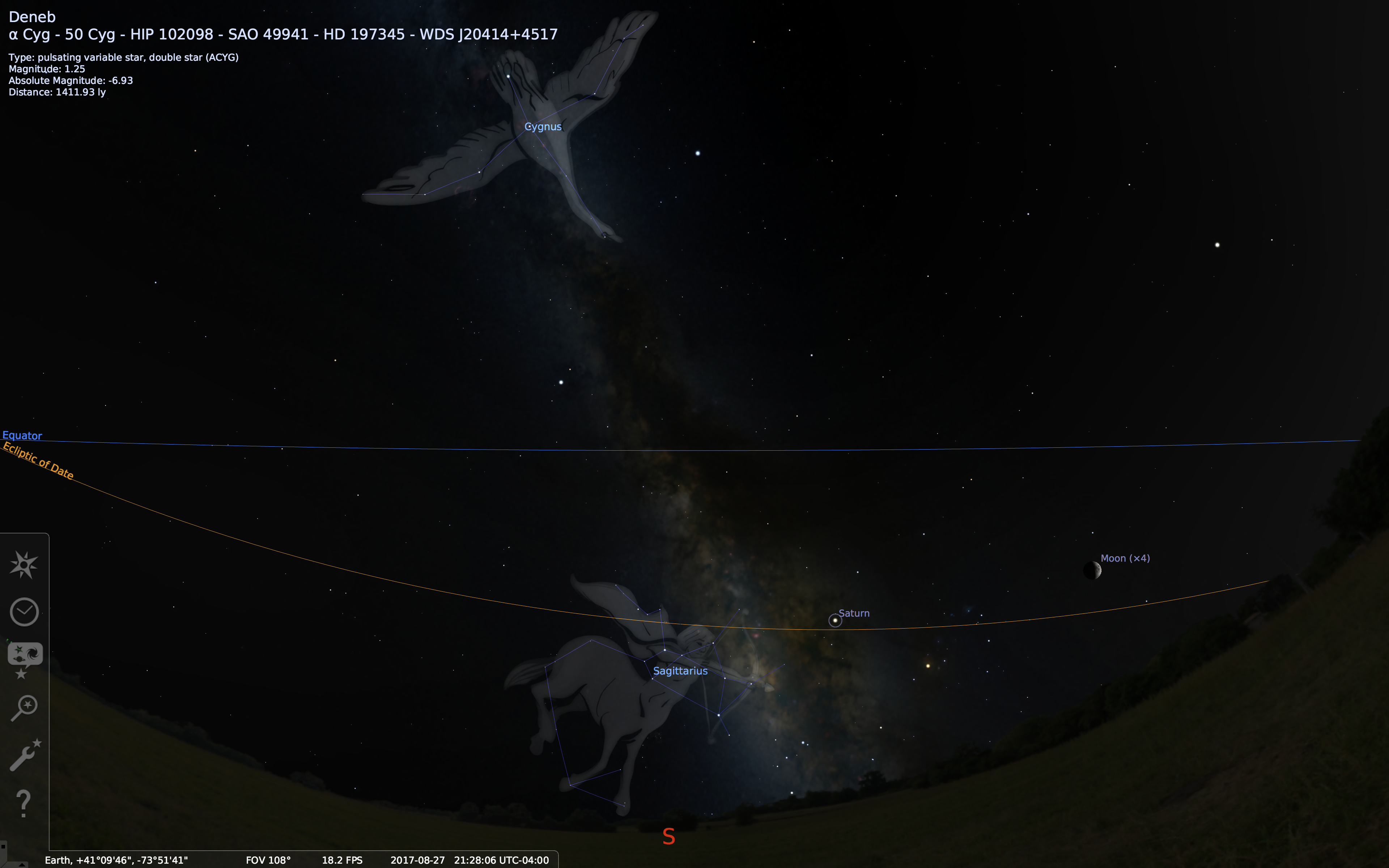Viewport: 1389px width, 868px height.
Task: Open the Location window compass-star icon
Action: click(24, 565)
